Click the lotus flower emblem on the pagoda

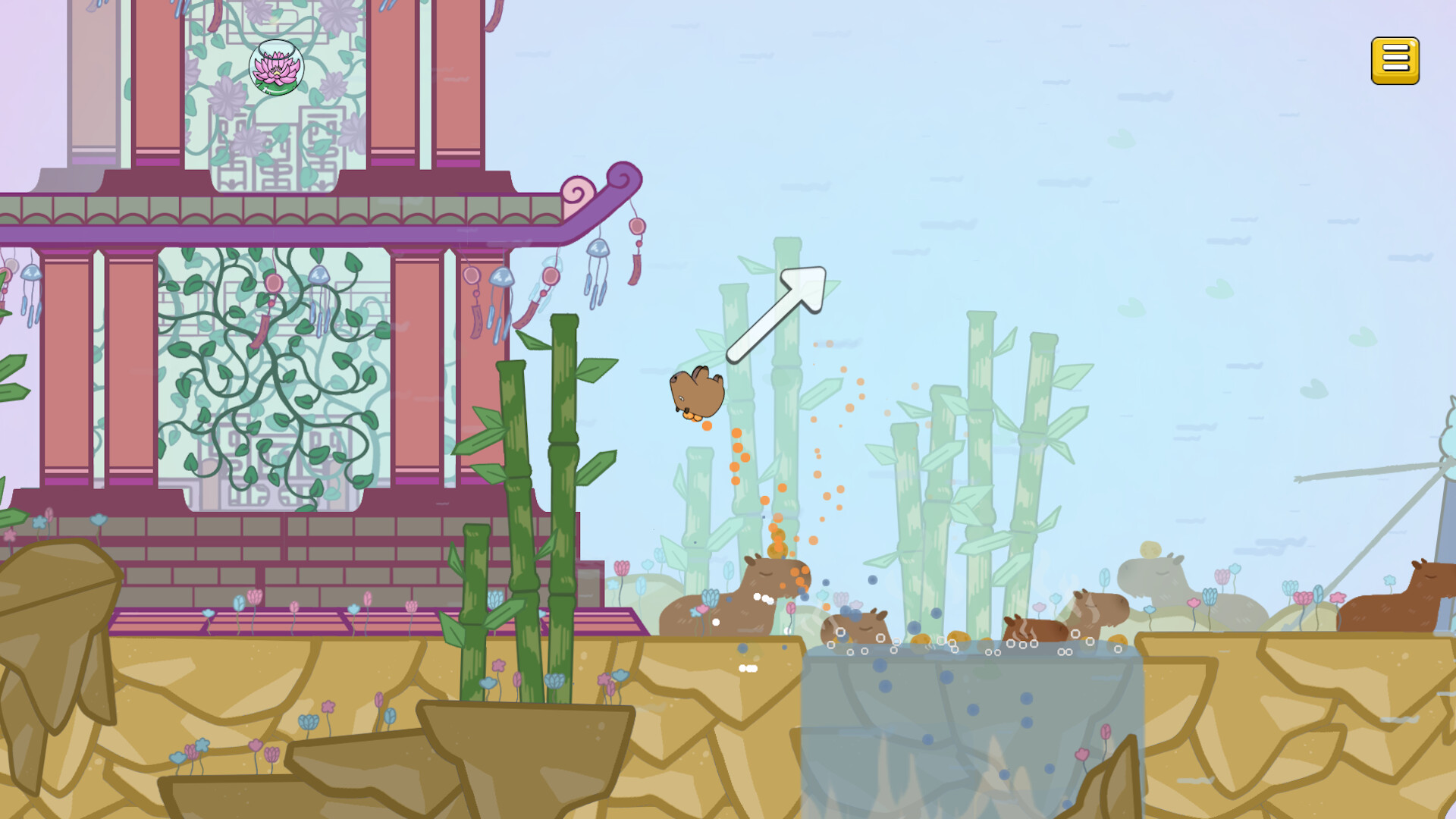[x=276, y=67]
